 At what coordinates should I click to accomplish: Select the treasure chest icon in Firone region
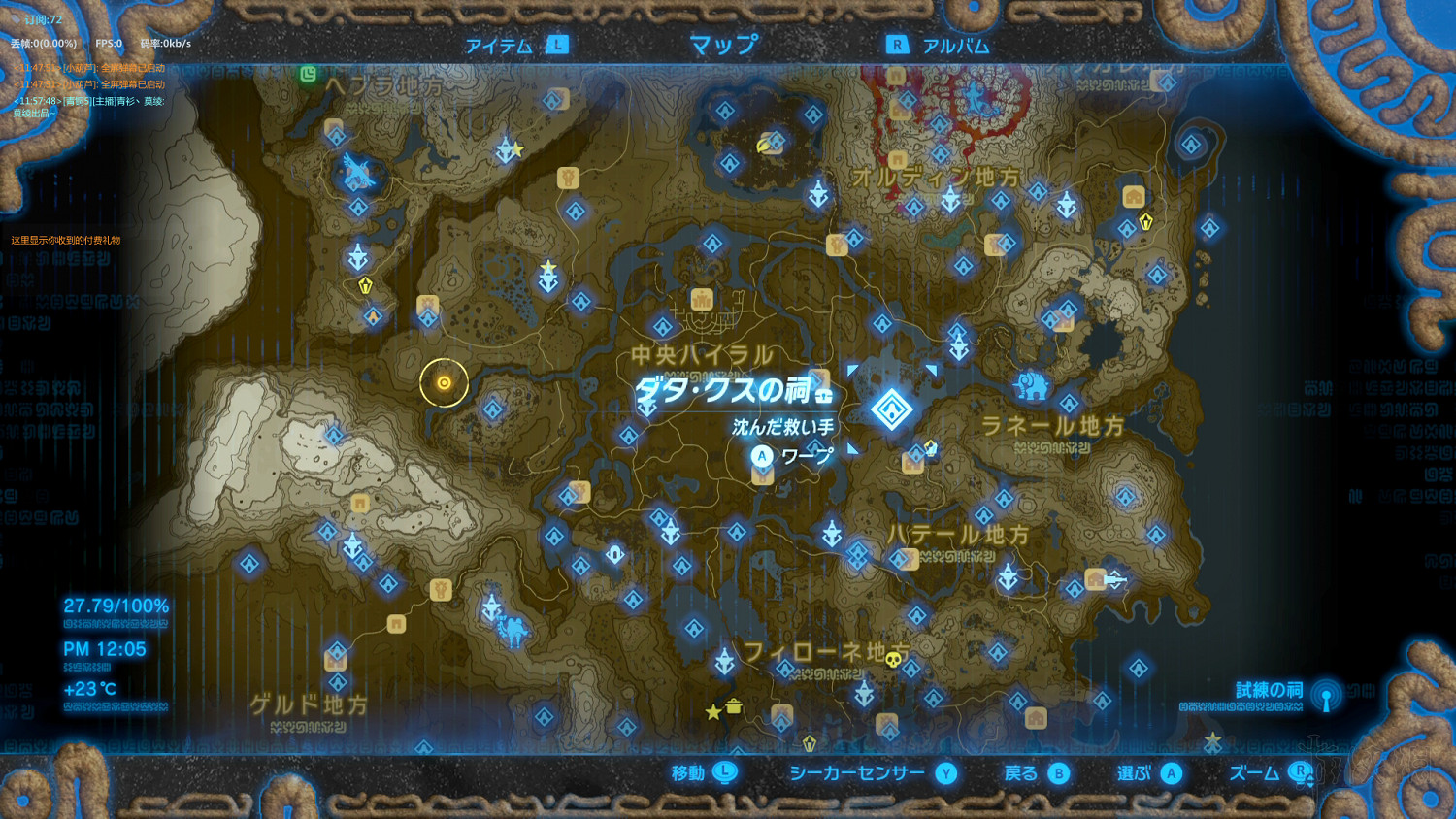tap(734, 707)
